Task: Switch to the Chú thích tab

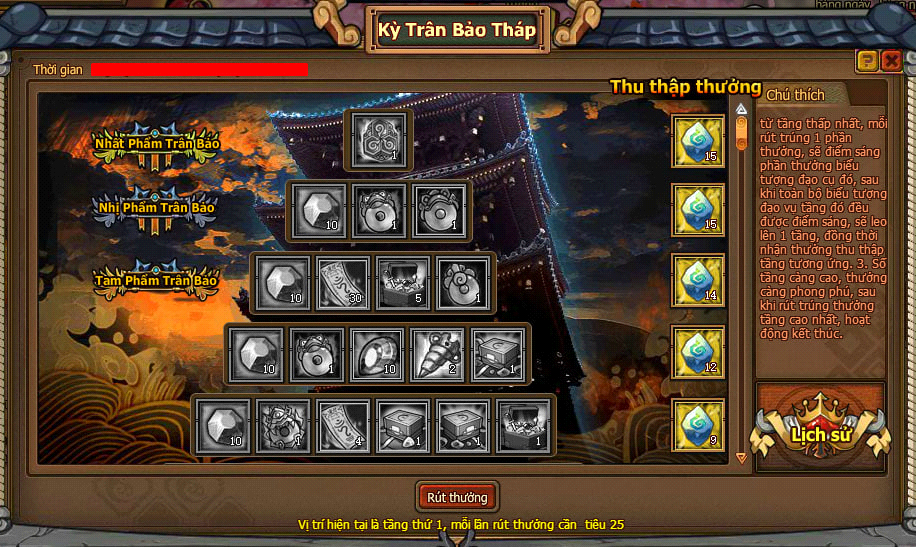Action: pos(796,95)
